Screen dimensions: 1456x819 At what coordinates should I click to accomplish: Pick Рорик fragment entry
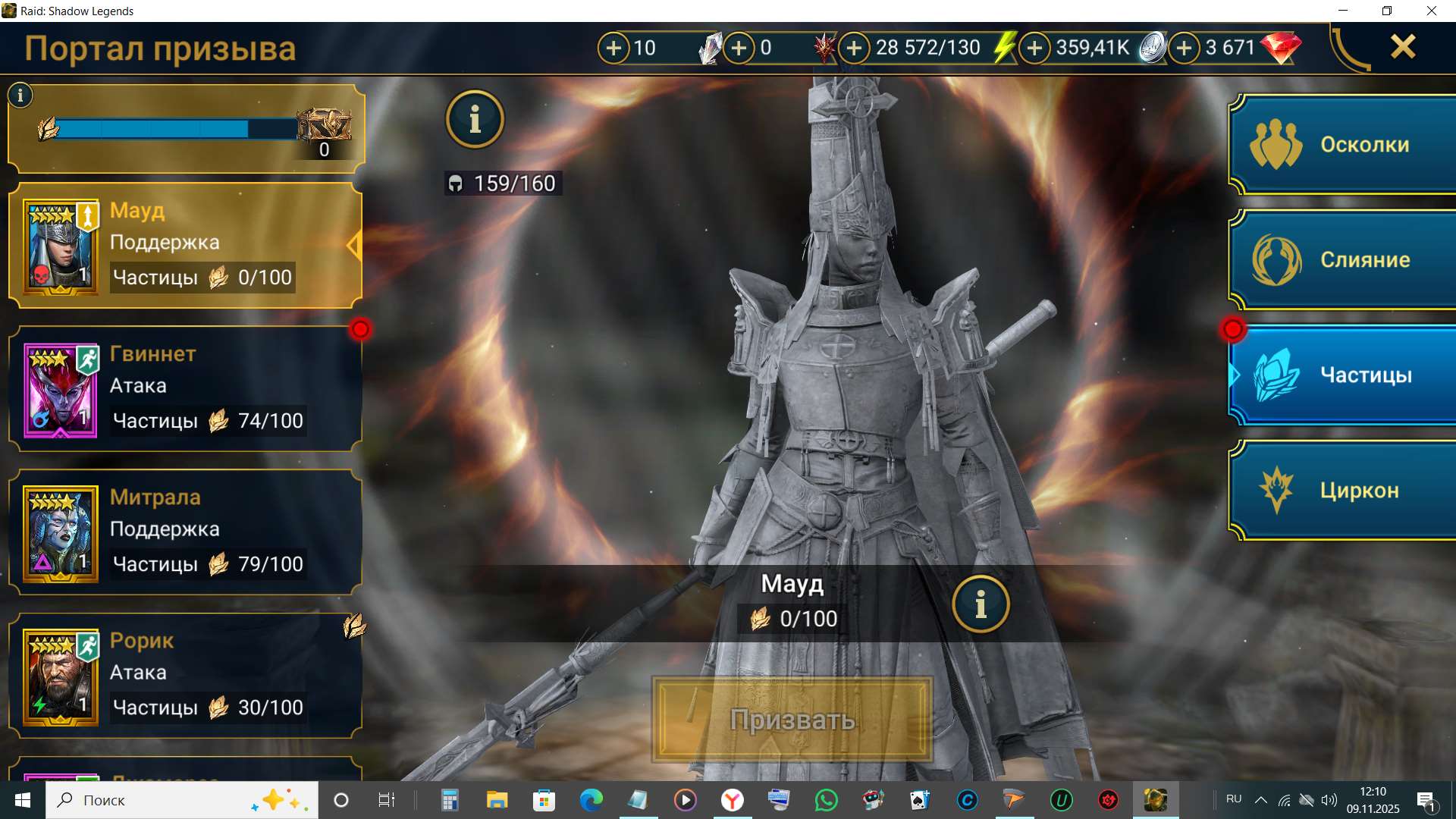185,675
